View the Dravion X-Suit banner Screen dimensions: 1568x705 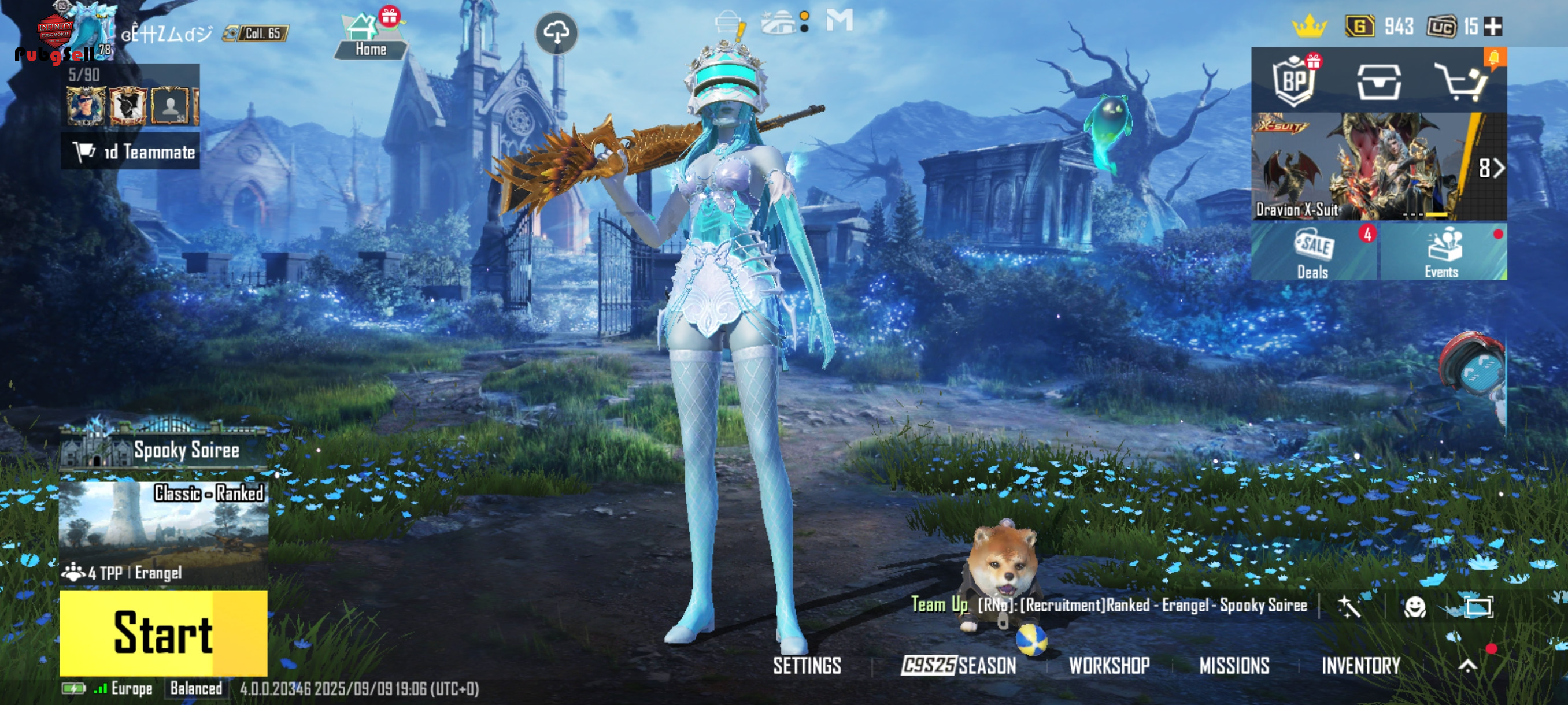click(1378, 165)
